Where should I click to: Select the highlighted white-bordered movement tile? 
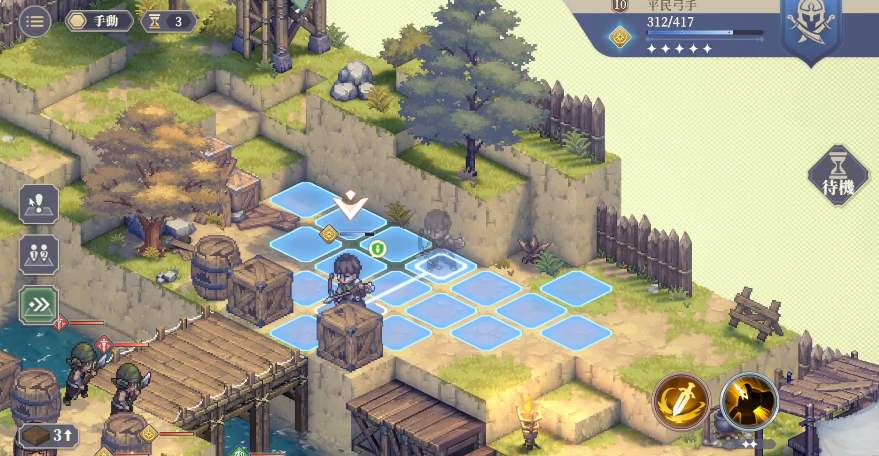click(439, 265)
